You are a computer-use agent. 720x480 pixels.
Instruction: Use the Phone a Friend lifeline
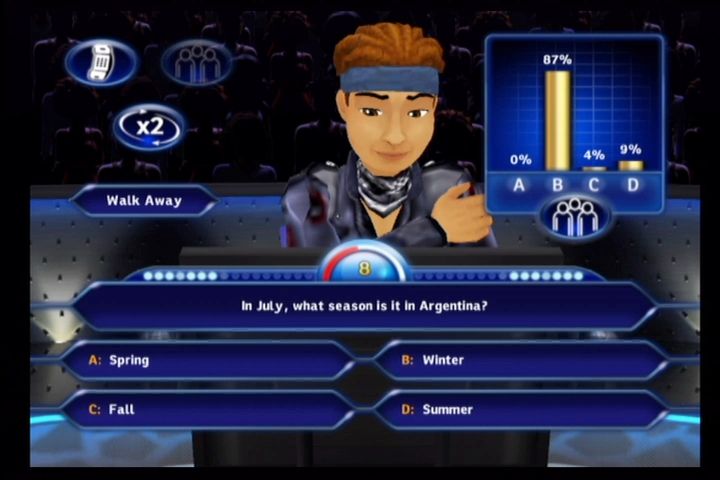(x=101, y=63)
